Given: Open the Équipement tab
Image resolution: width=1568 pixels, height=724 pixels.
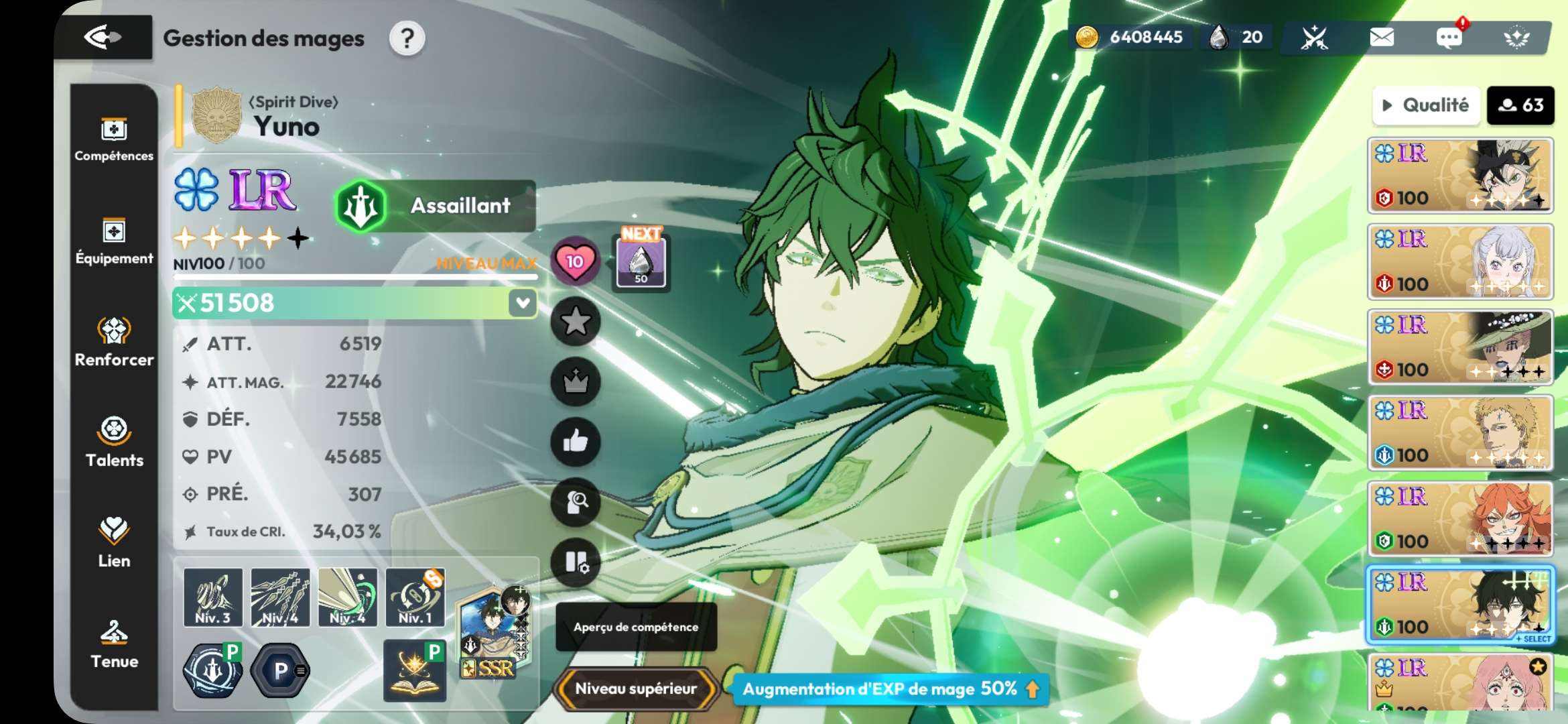Looking at the screenshot, I should pos(114,241).
